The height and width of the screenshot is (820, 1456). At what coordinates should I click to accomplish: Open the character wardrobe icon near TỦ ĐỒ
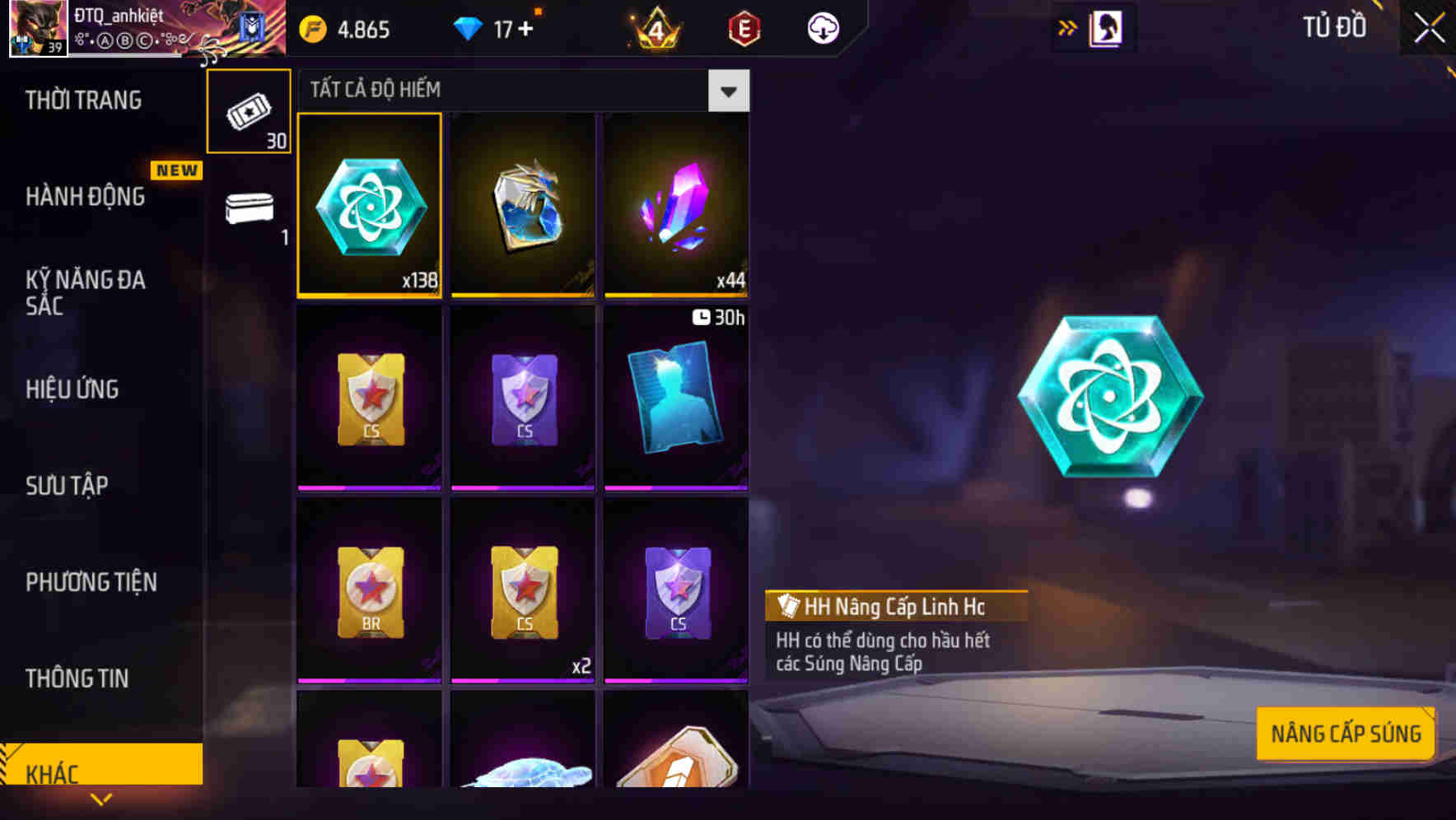coord(1094,27)
